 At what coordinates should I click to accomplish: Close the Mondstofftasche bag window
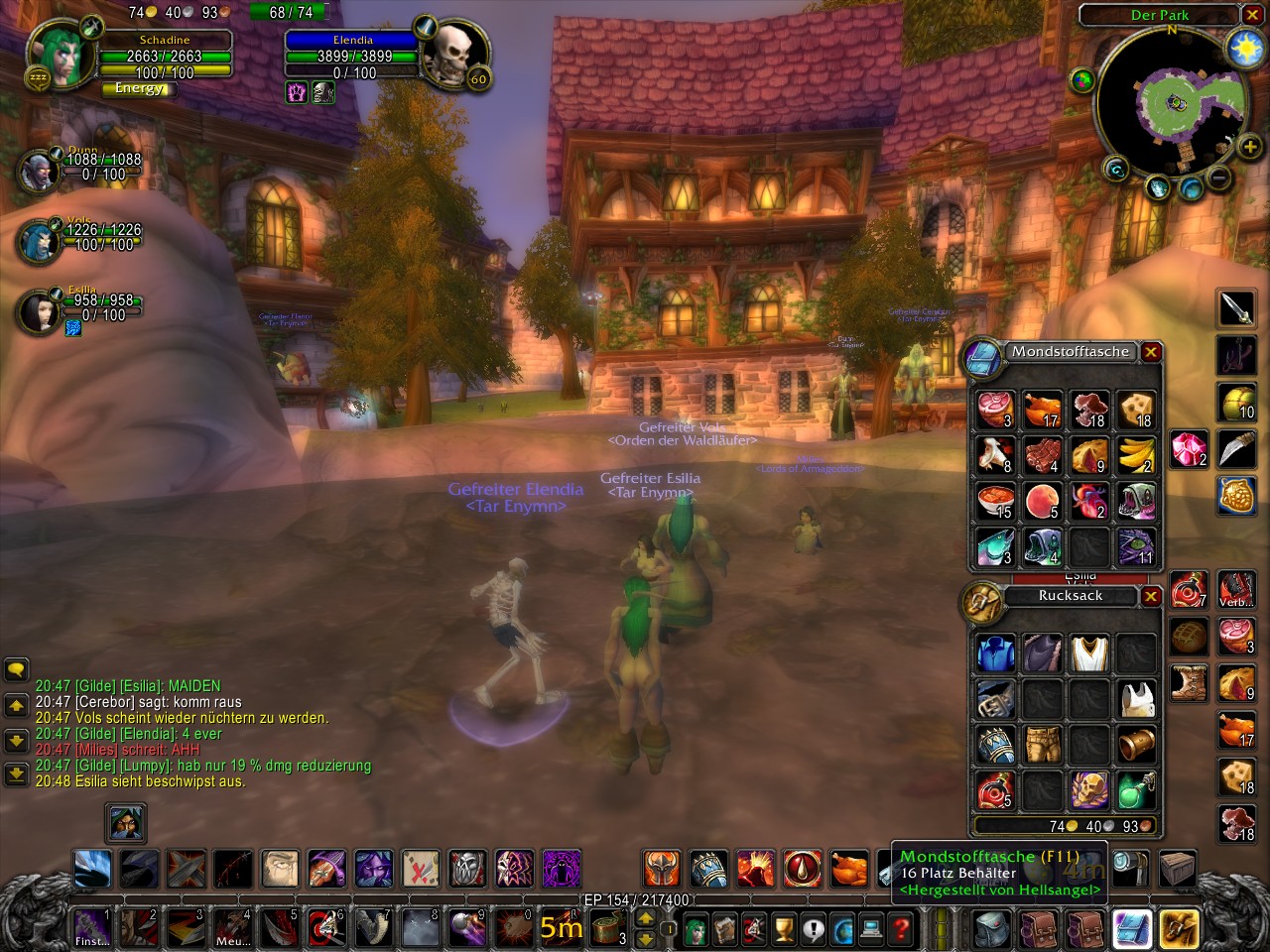[1150, 352]
